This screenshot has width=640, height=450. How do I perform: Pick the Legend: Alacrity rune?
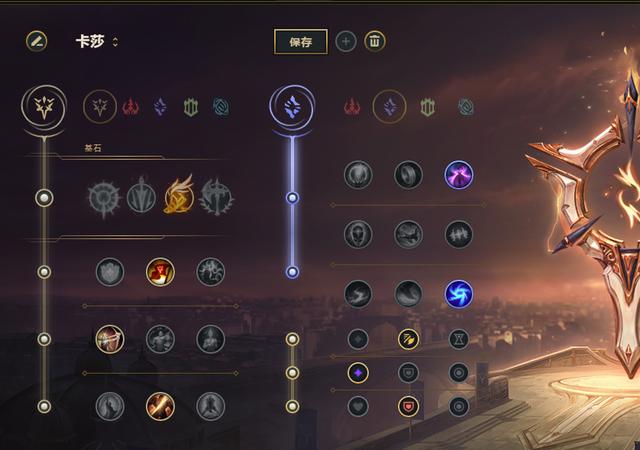[110, 339]
